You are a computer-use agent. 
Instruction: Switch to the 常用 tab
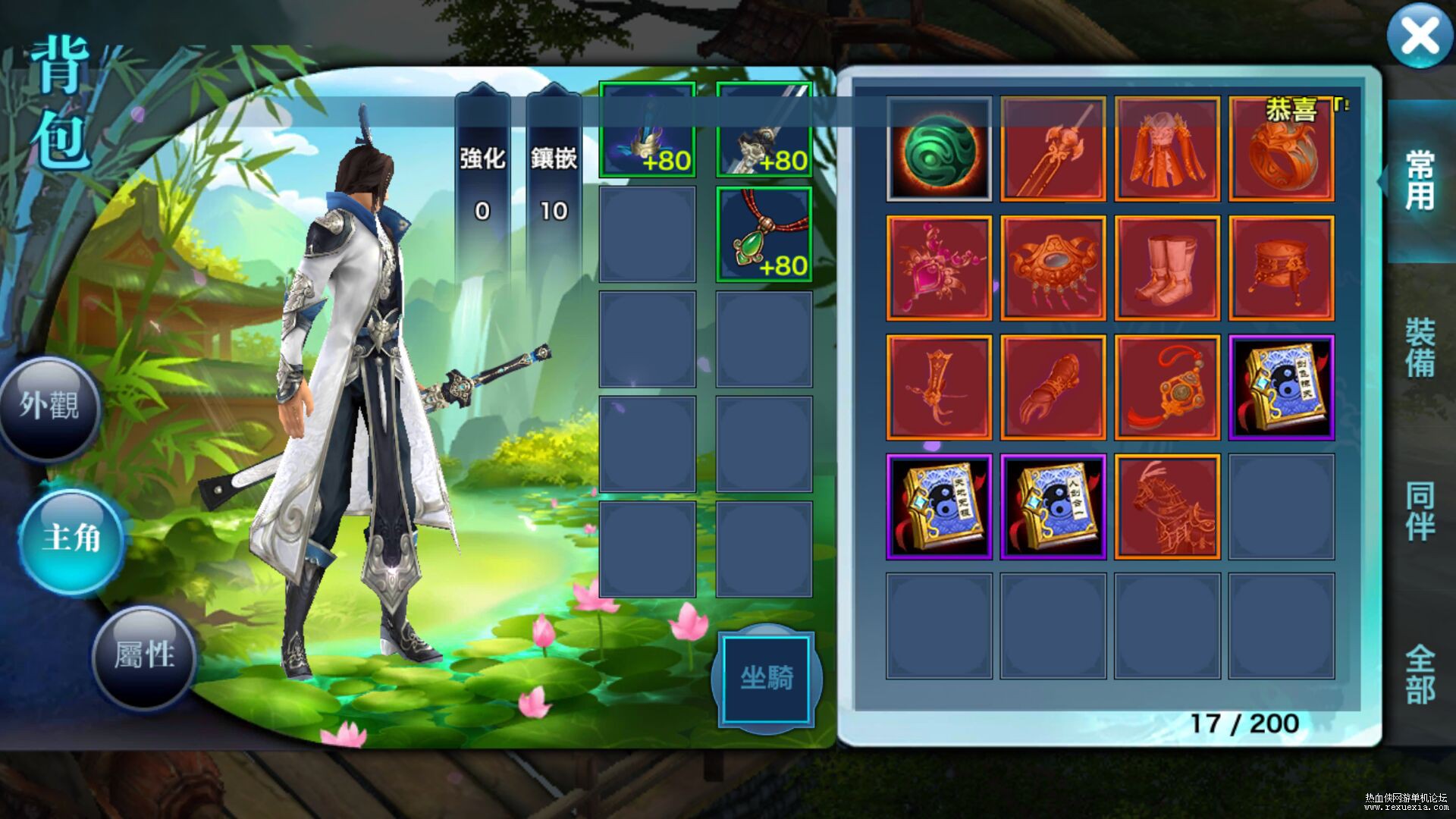pos(1420,180)
